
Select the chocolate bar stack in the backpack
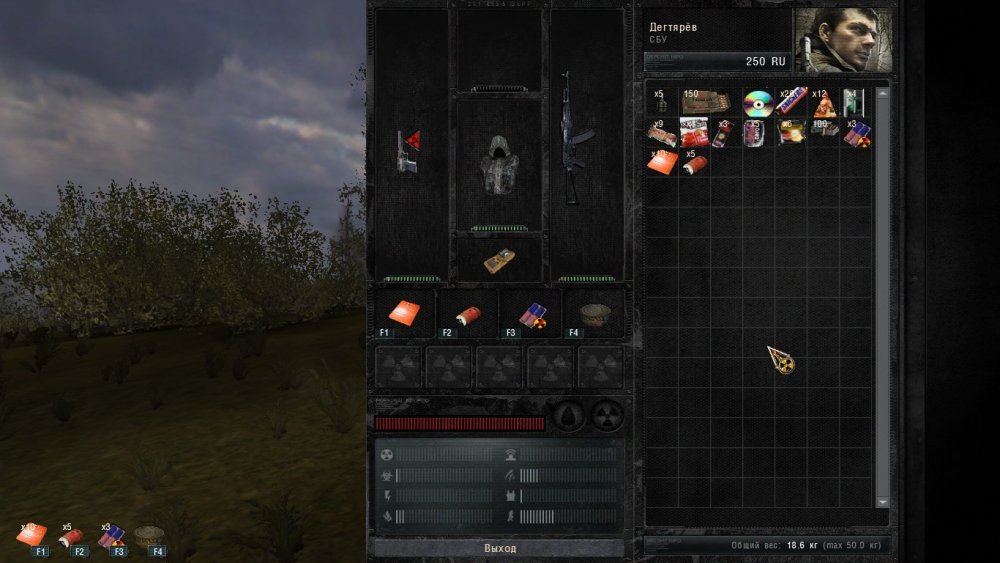click(791, 101)
